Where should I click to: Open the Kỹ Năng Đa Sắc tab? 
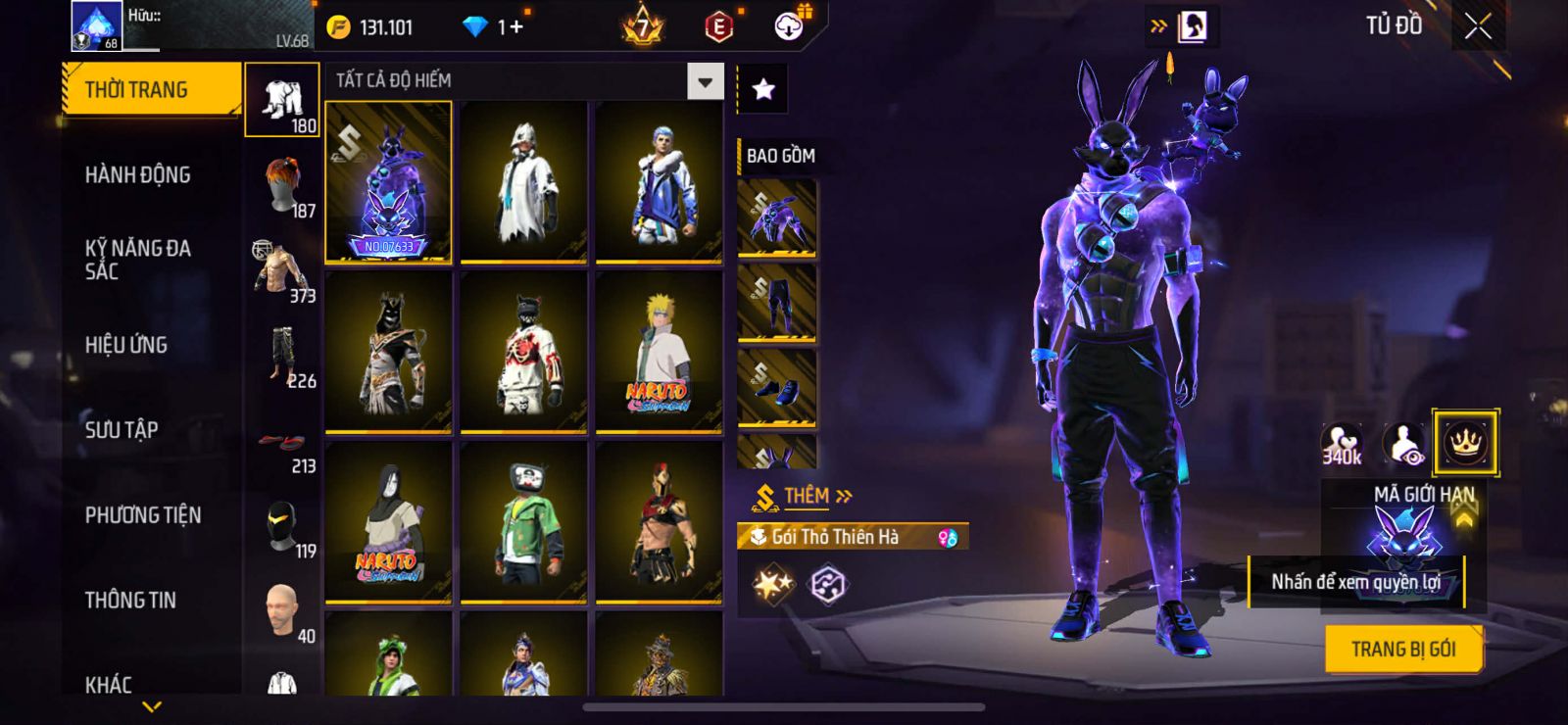pyautogui.click(x=137, y=260)
